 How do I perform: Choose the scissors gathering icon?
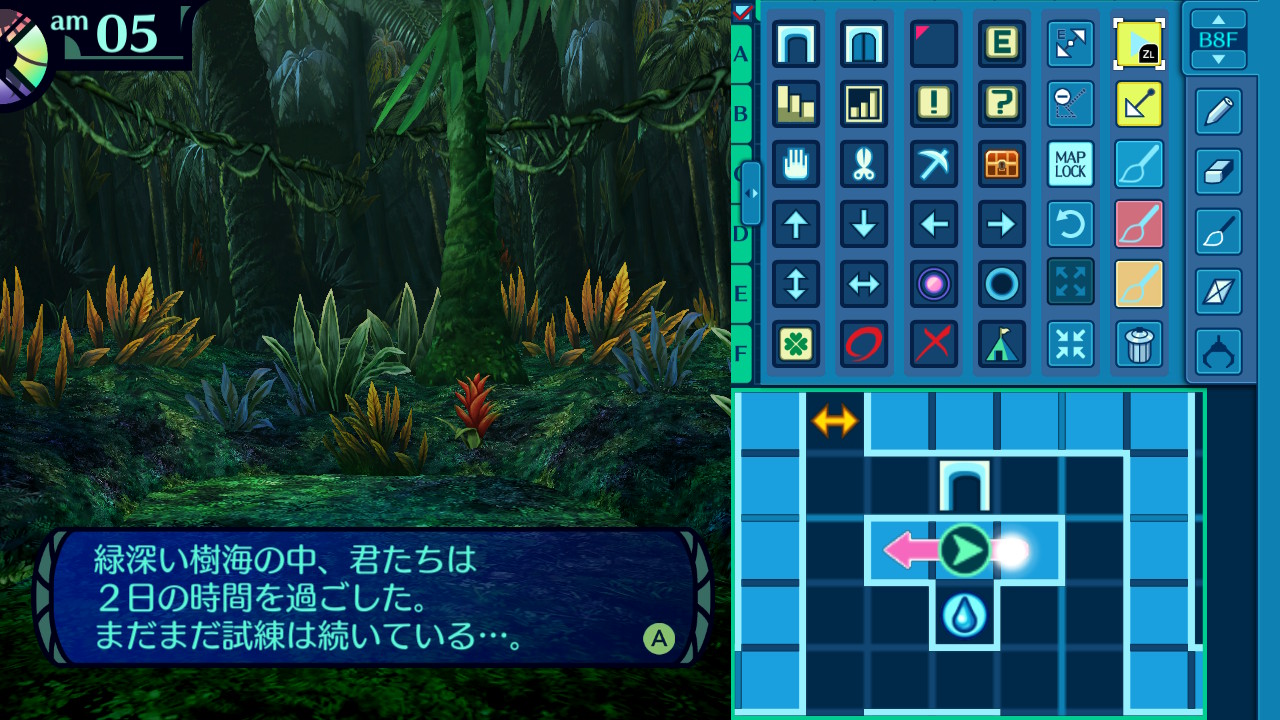864,164
